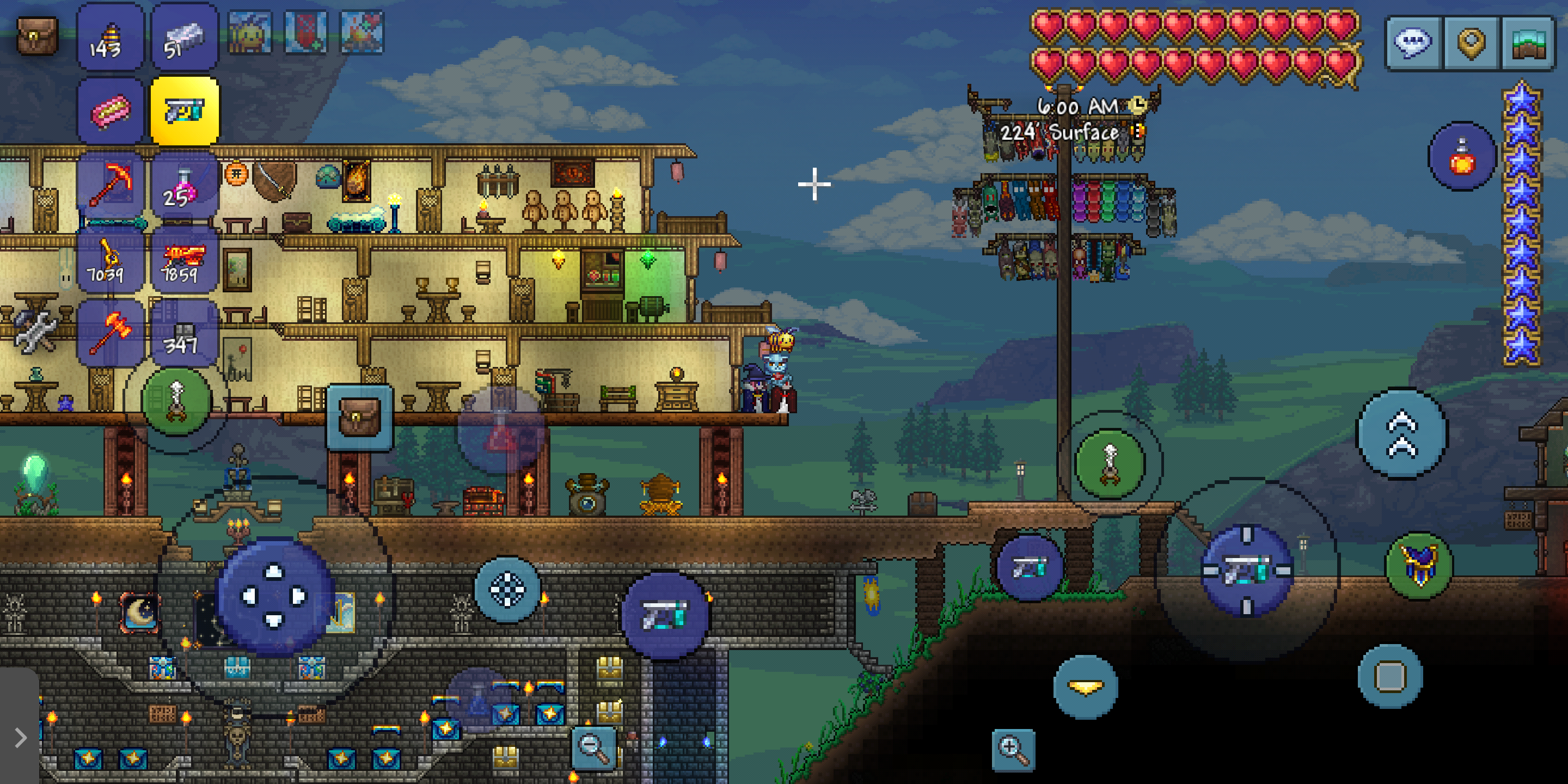Open the chat speech bubble button
The width and height of the screenshot is (1568, 784).
1413,42
